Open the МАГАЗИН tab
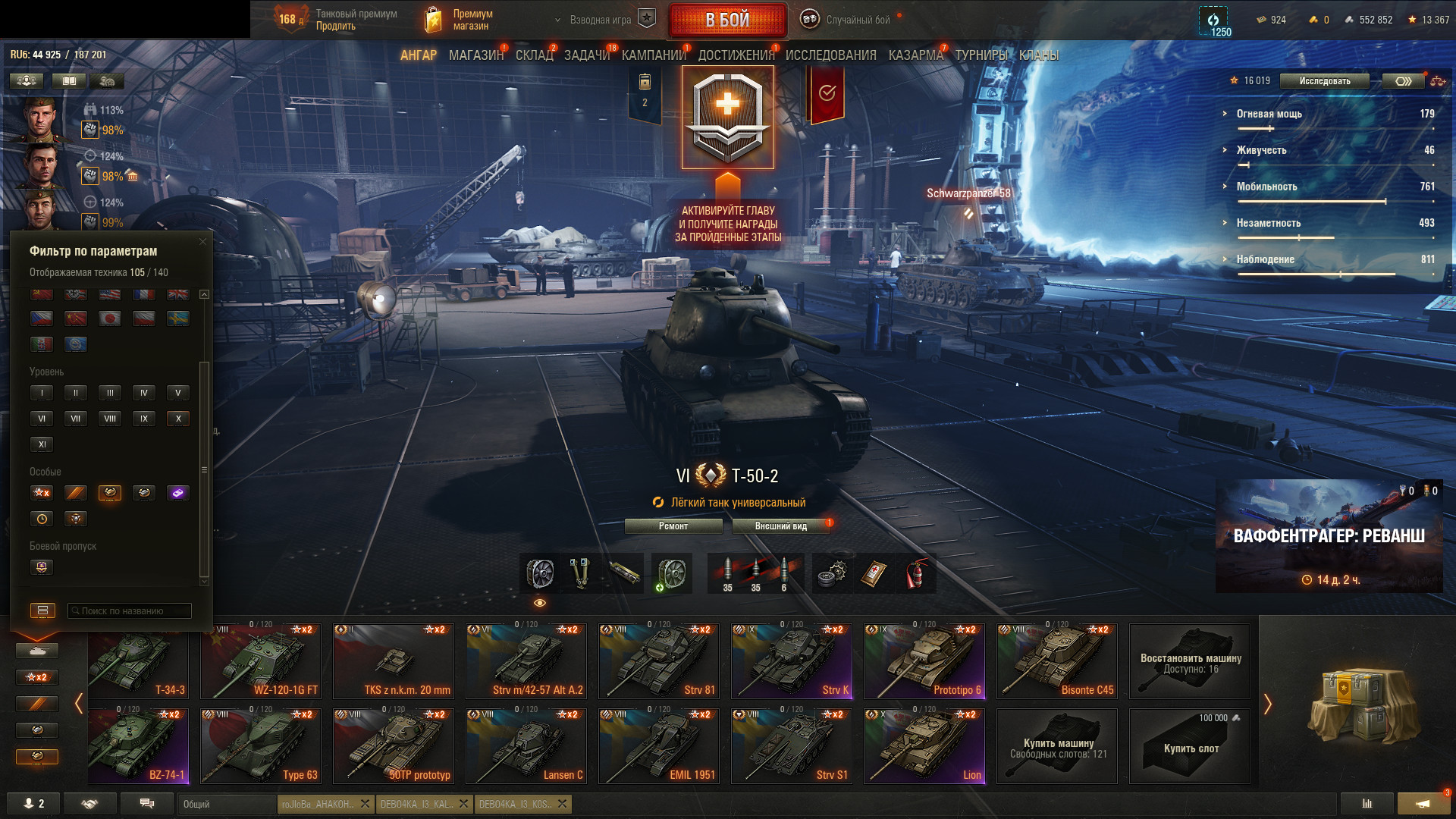The image size is (1456, 819). coord(475,55)
